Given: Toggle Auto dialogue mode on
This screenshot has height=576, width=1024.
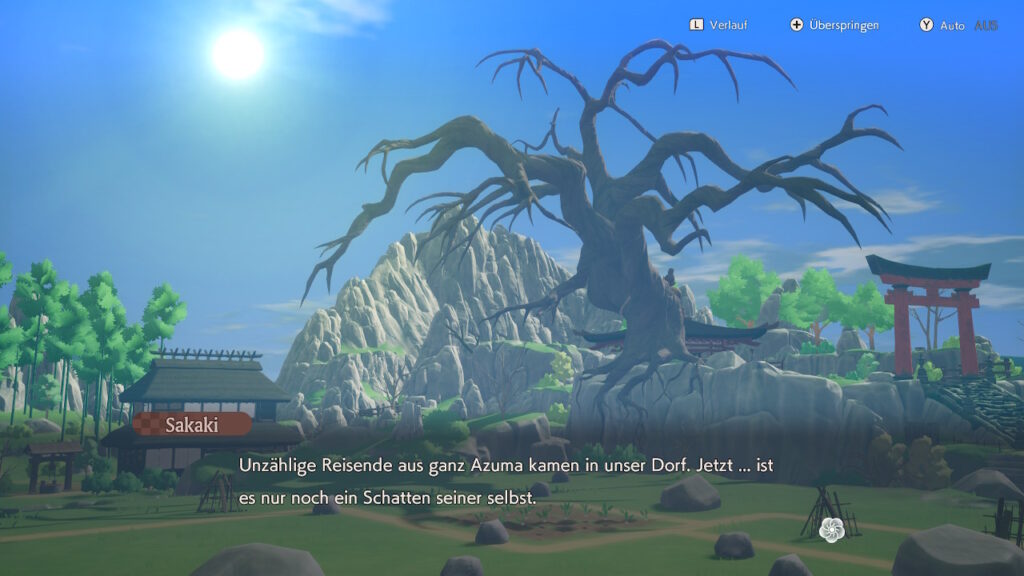Looking at the screenshot, I should click(x=957, y=25).
